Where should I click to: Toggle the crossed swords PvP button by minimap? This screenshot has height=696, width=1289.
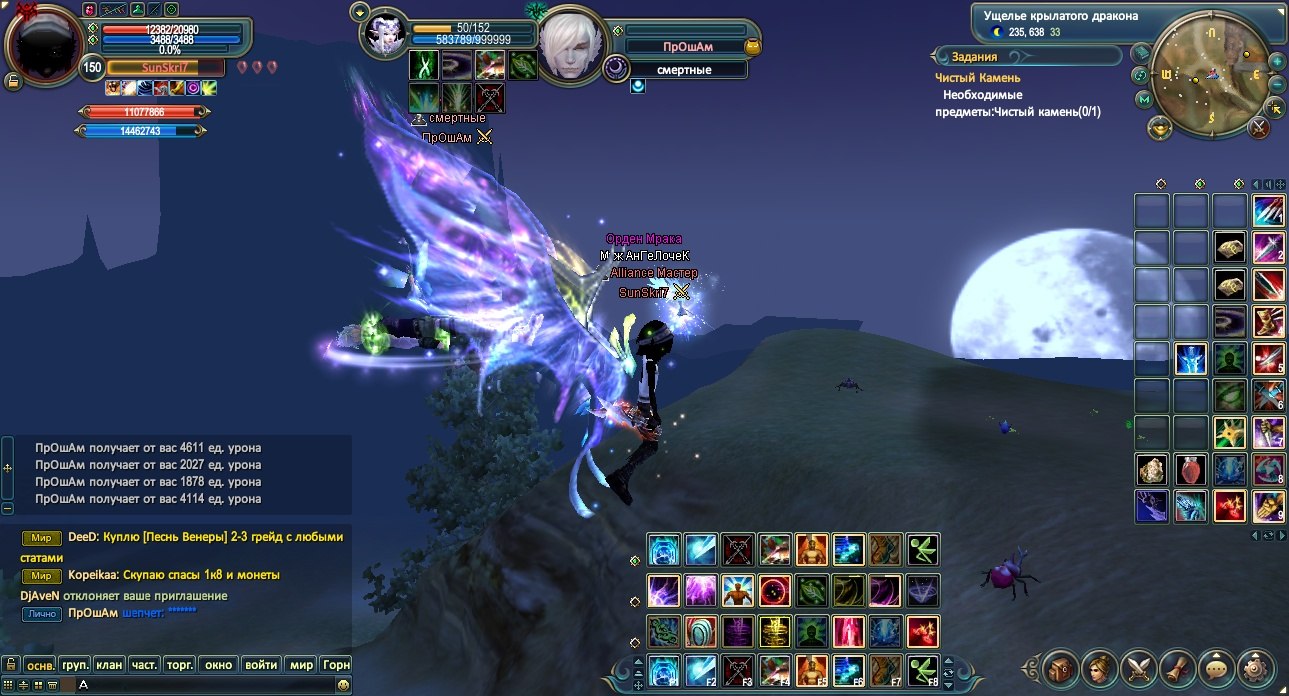click(1260, 127)
